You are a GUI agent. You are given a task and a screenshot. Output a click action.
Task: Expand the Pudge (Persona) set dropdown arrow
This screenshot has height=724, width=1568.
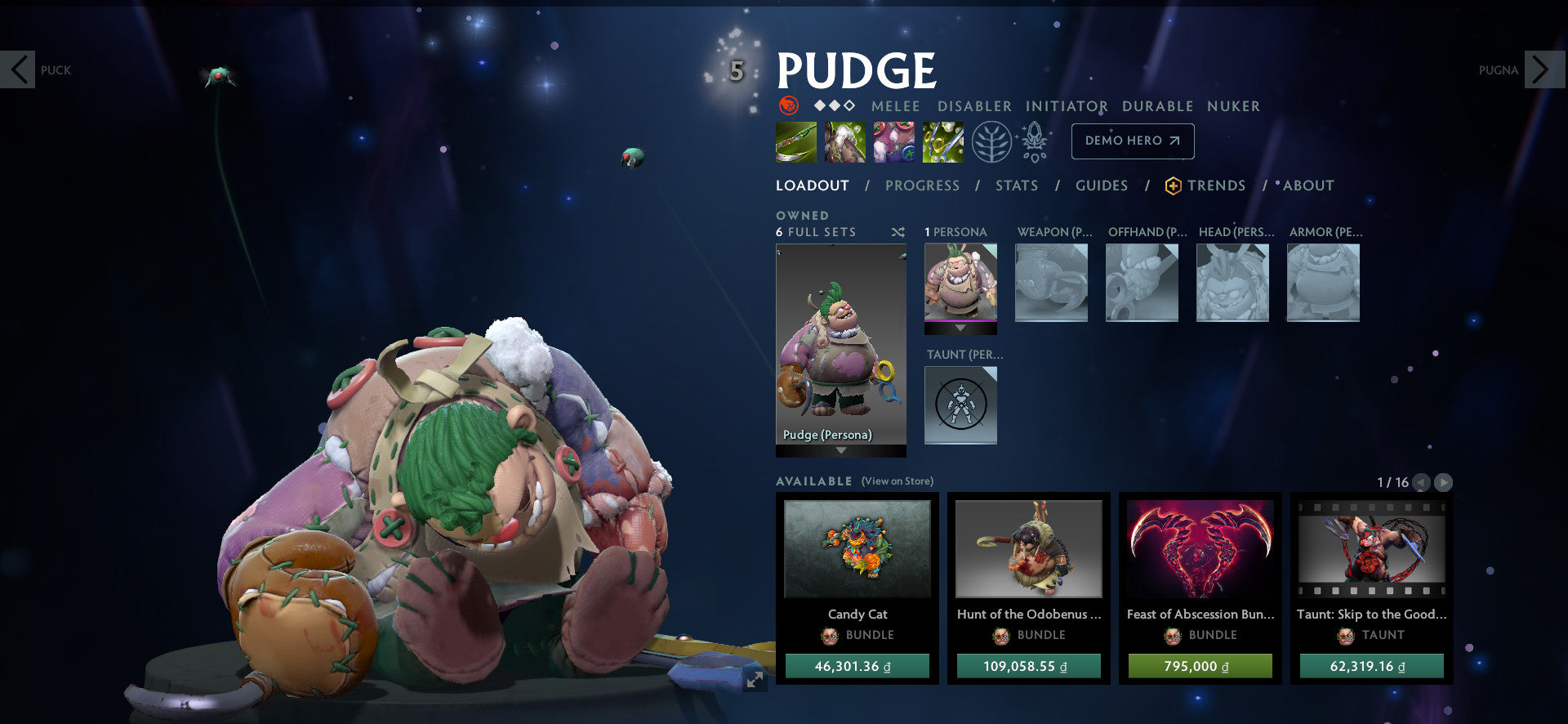(x=841, y=450)
